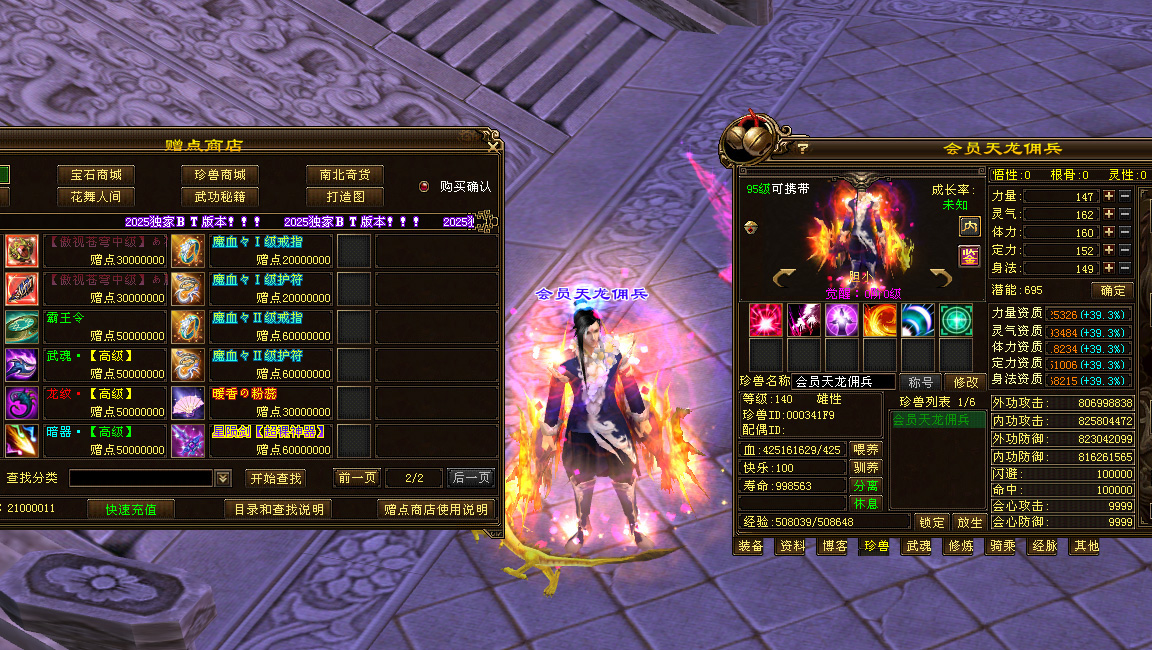Click the 休息 rest button for pet

[x=866, y=503]
